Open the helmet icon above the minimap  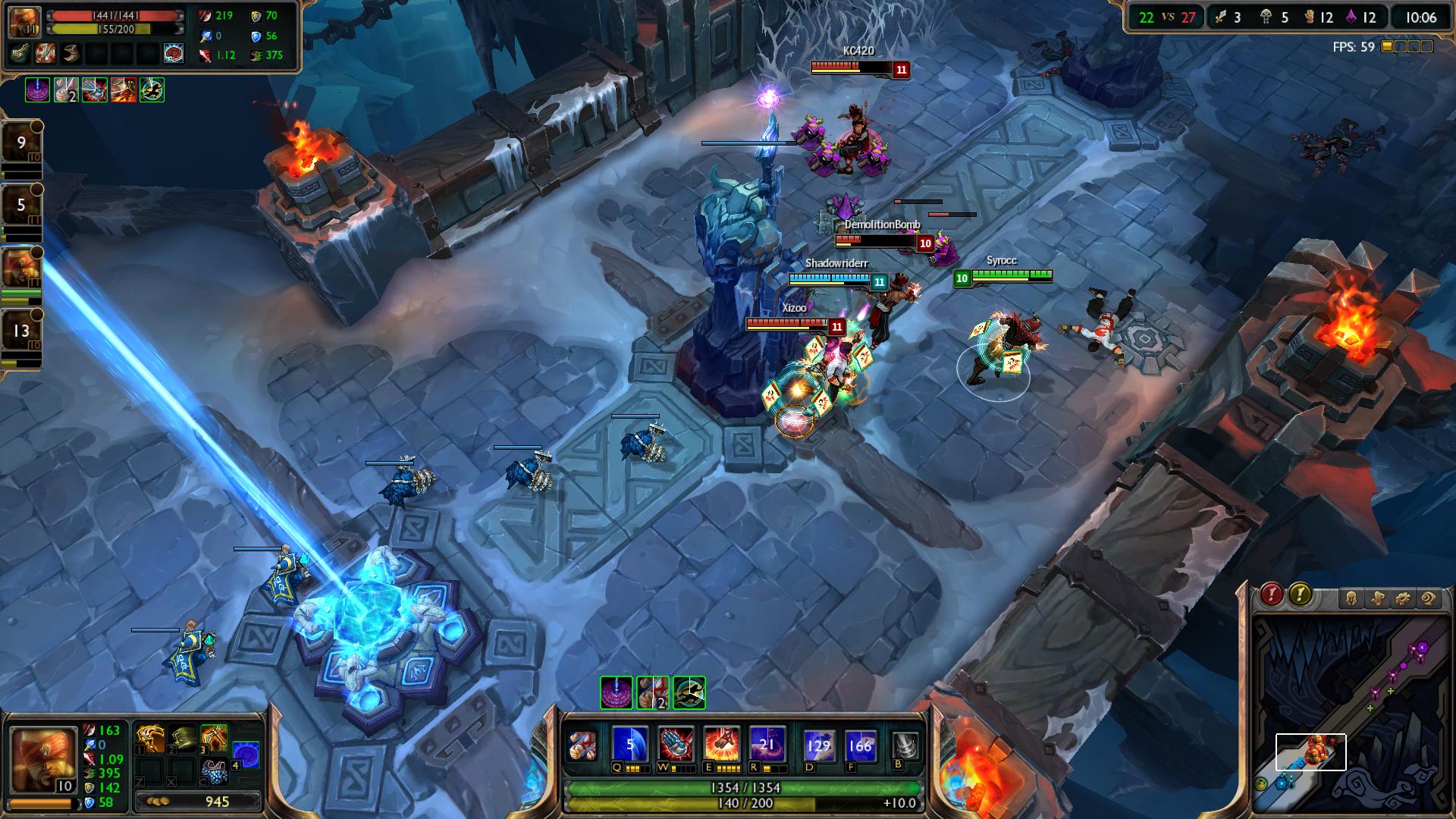1352,599
